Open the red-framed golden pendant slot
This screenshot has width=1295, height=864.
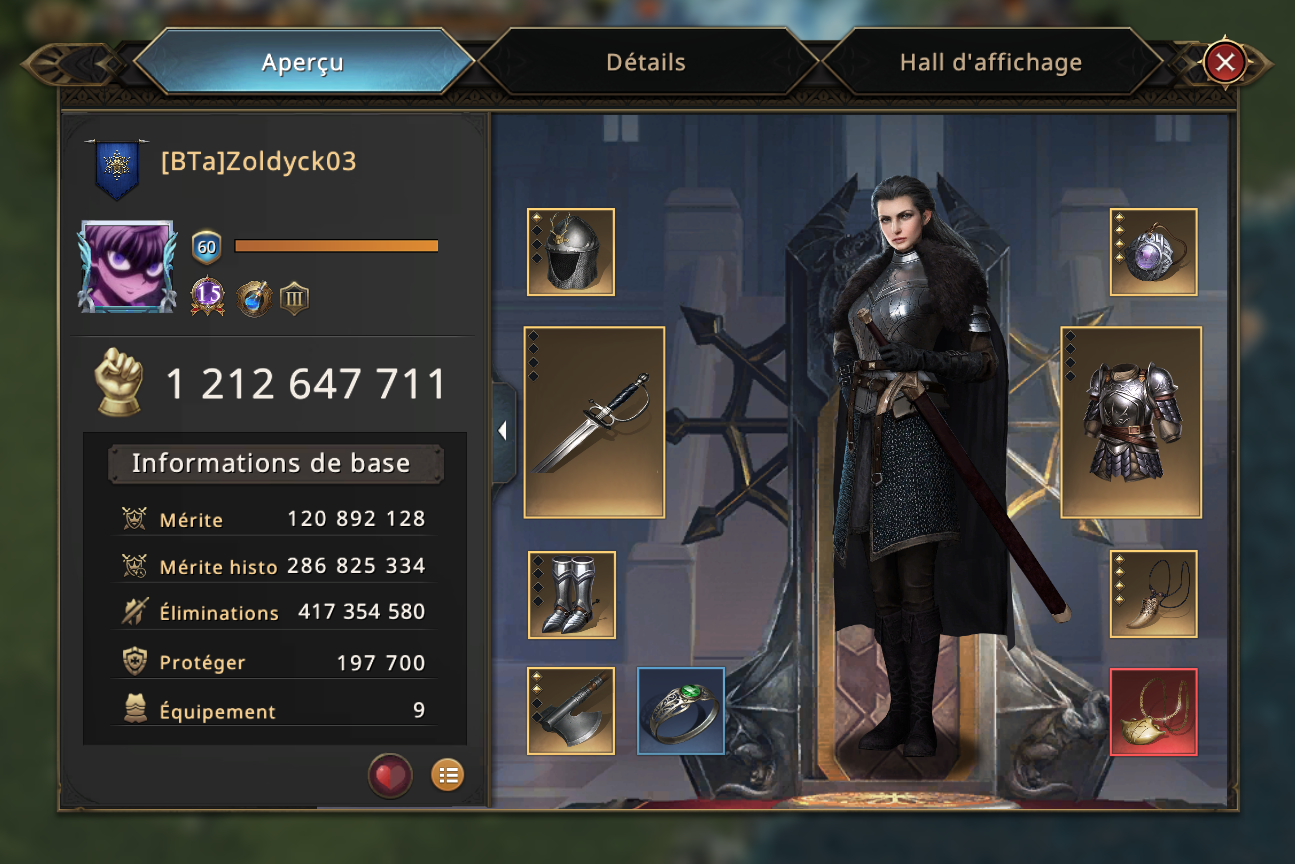[1153, 711]
